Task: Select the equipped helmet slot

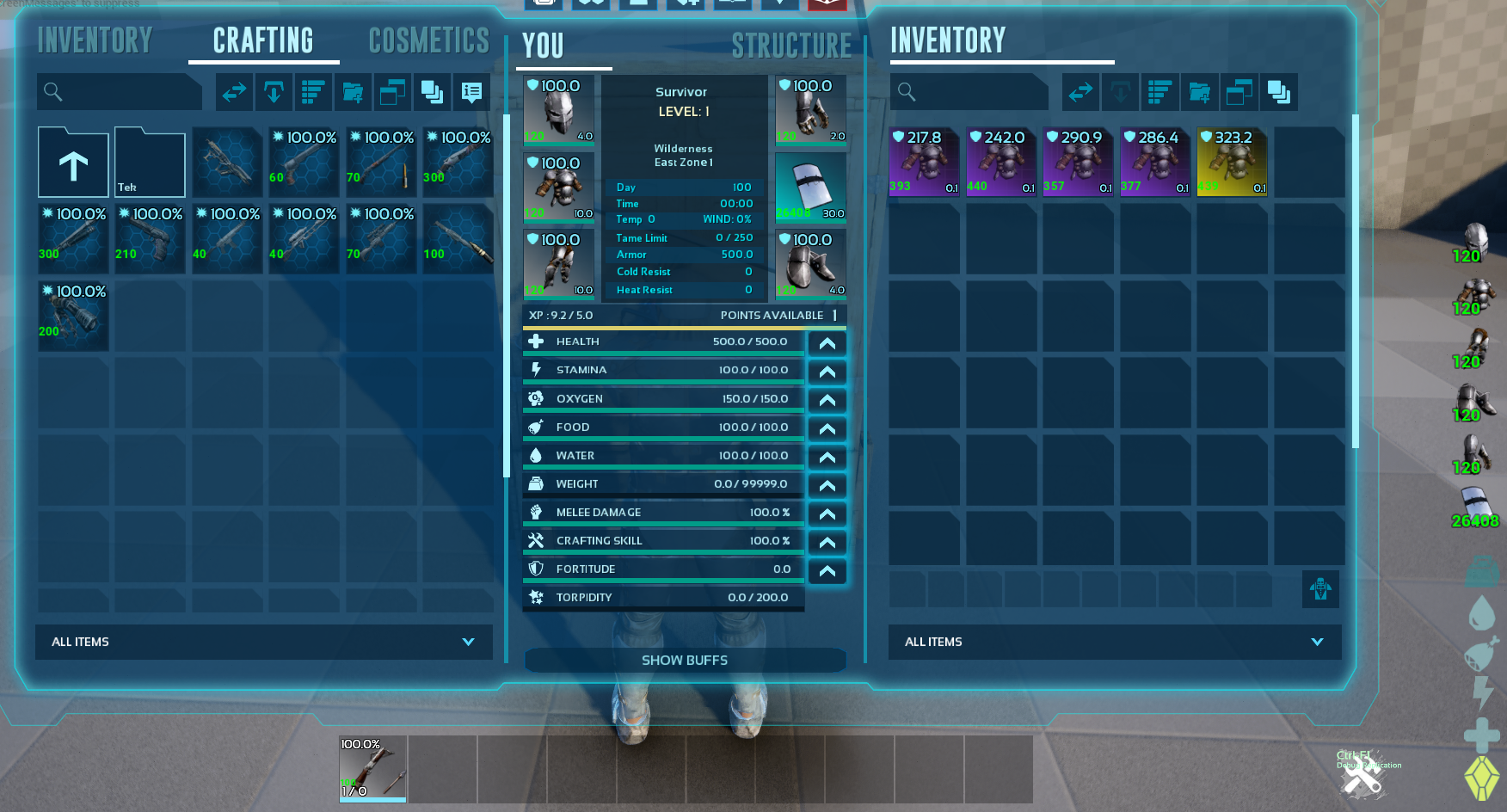Action: tap(559, 110)
